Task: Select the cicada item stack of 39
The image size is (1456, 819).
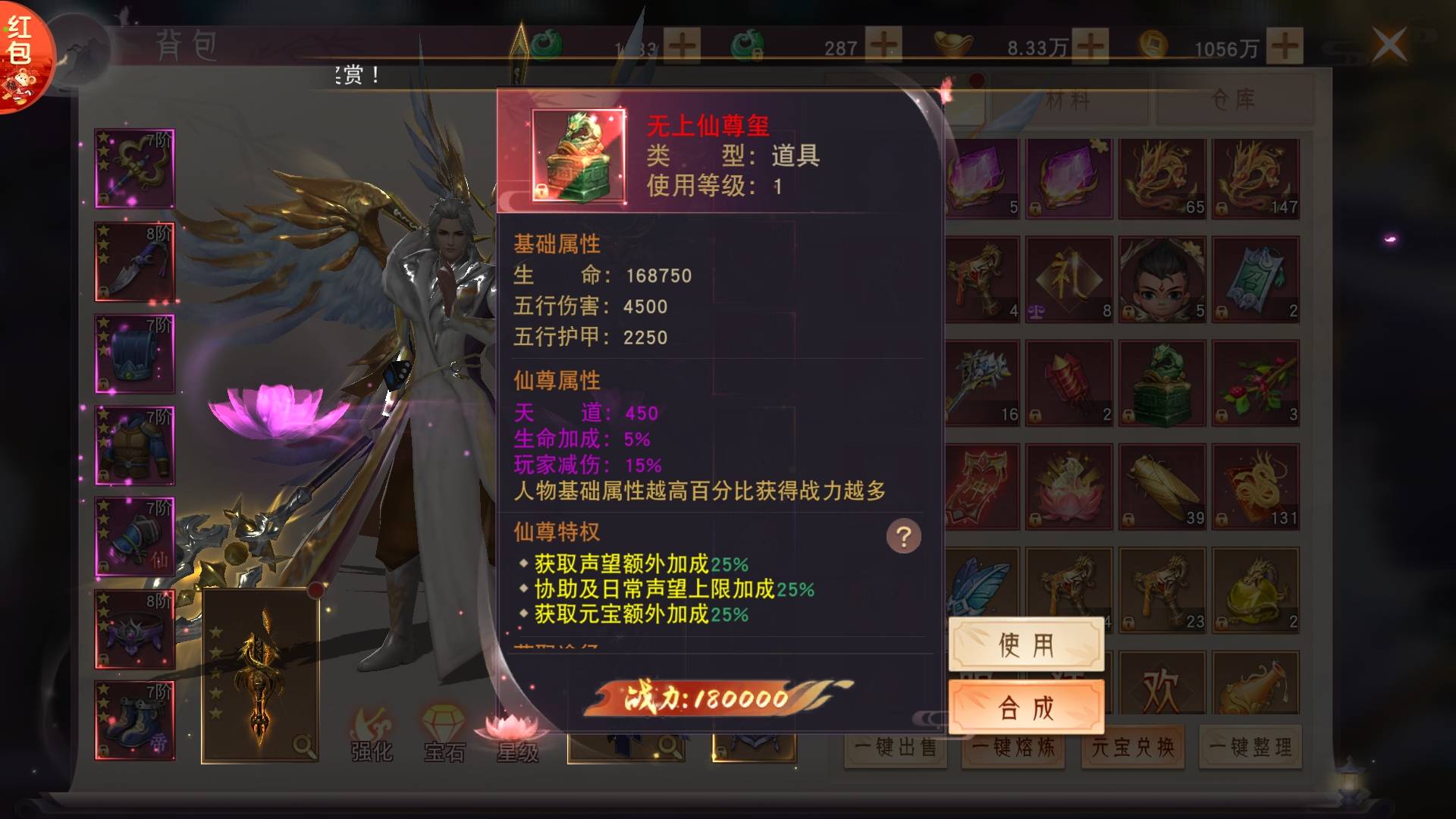Action: 1162,487
